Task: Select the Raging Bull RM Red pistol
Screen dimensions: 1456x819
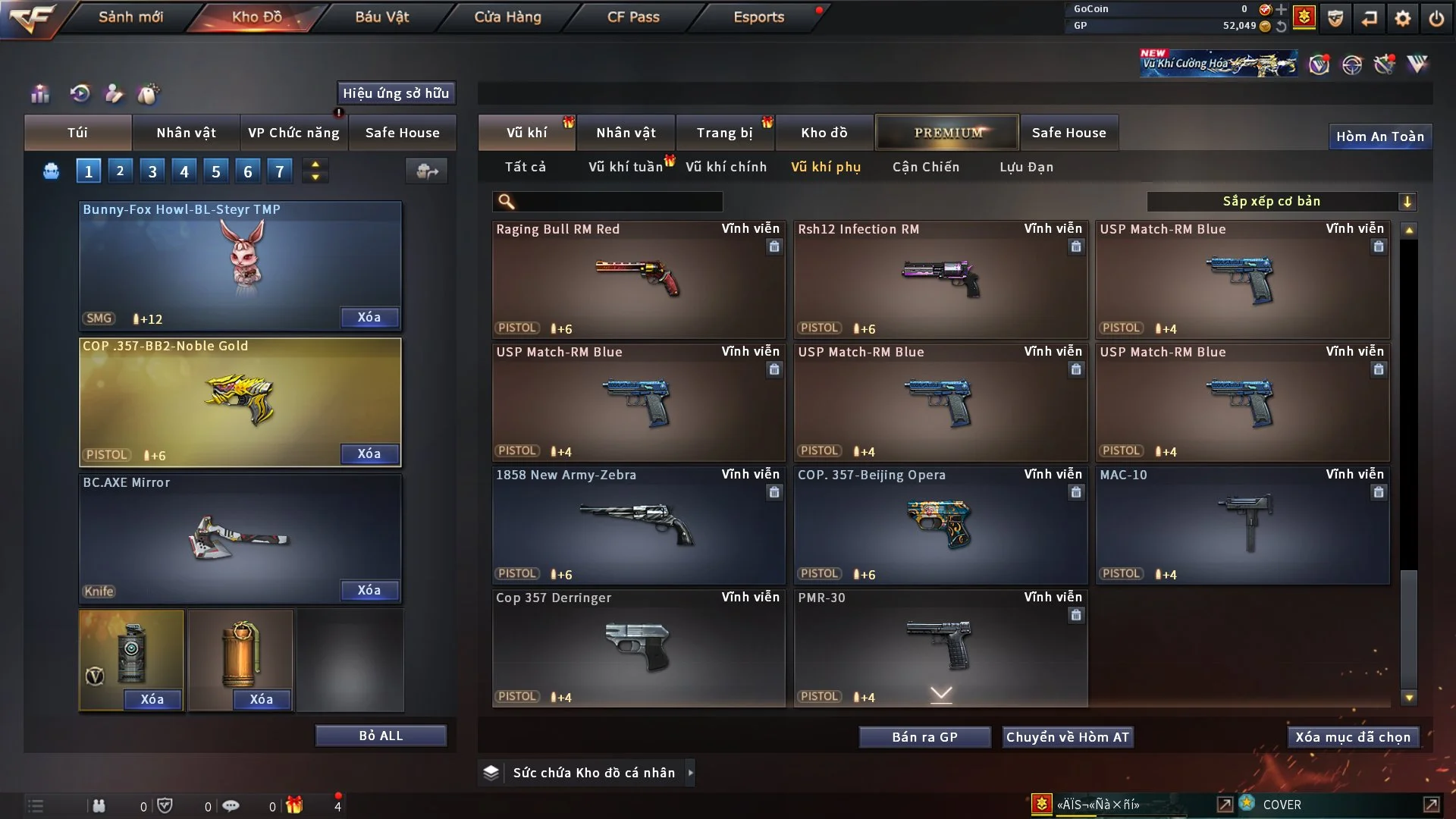Action: point(638,279)
